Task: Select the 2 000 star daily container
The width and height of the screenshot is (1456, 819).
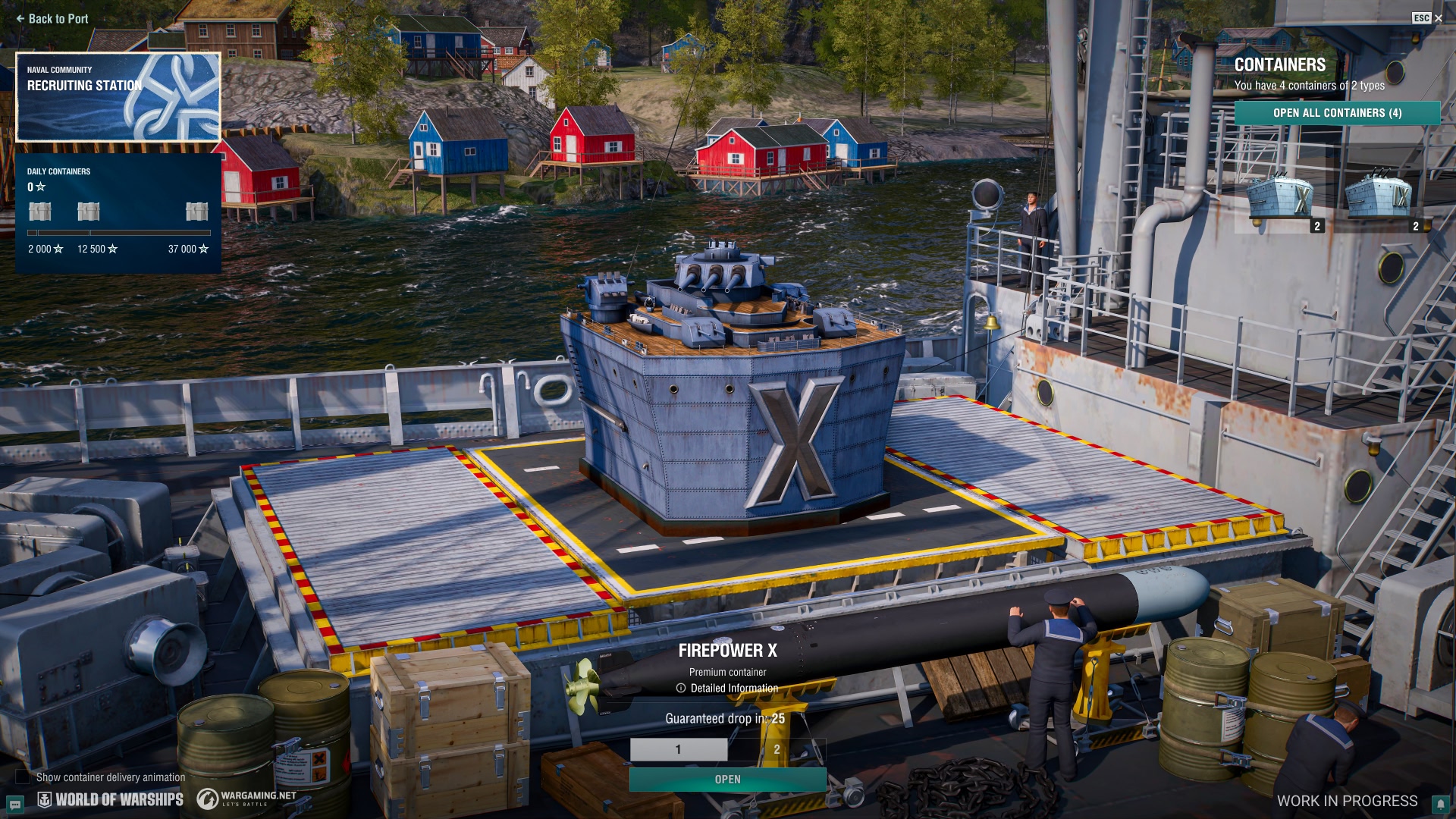Action: [40, 212]
